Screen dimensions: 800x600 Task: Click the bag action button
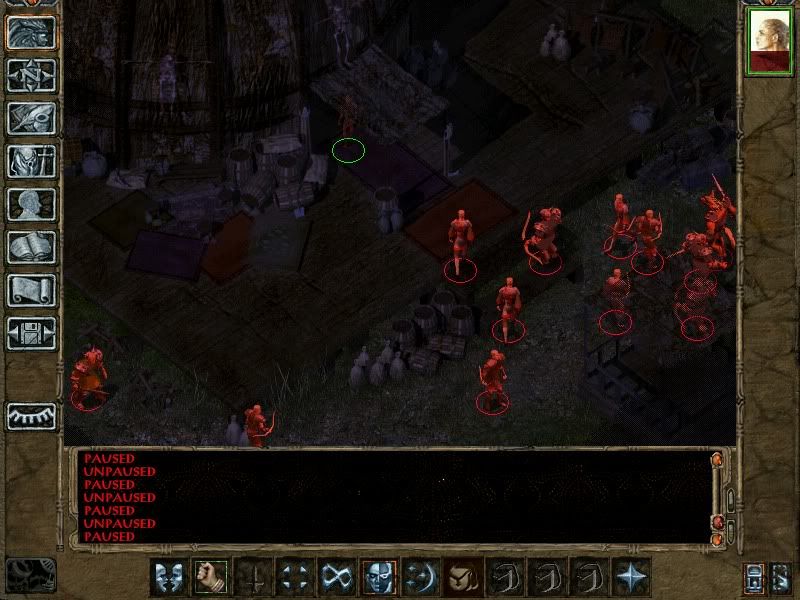pyautogui.click(x=461, y=577)
